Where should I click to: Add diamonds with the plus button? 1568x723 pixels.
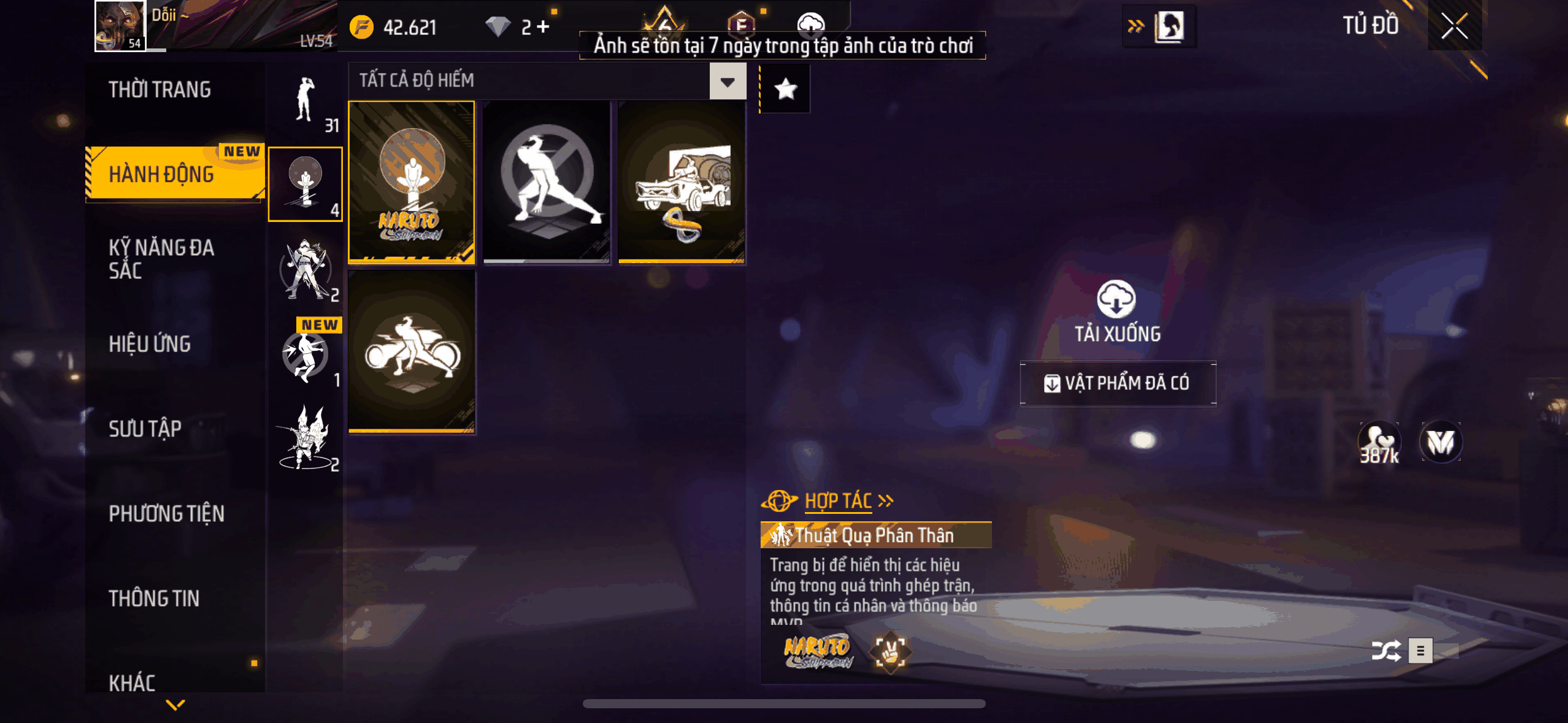[543, 26]
